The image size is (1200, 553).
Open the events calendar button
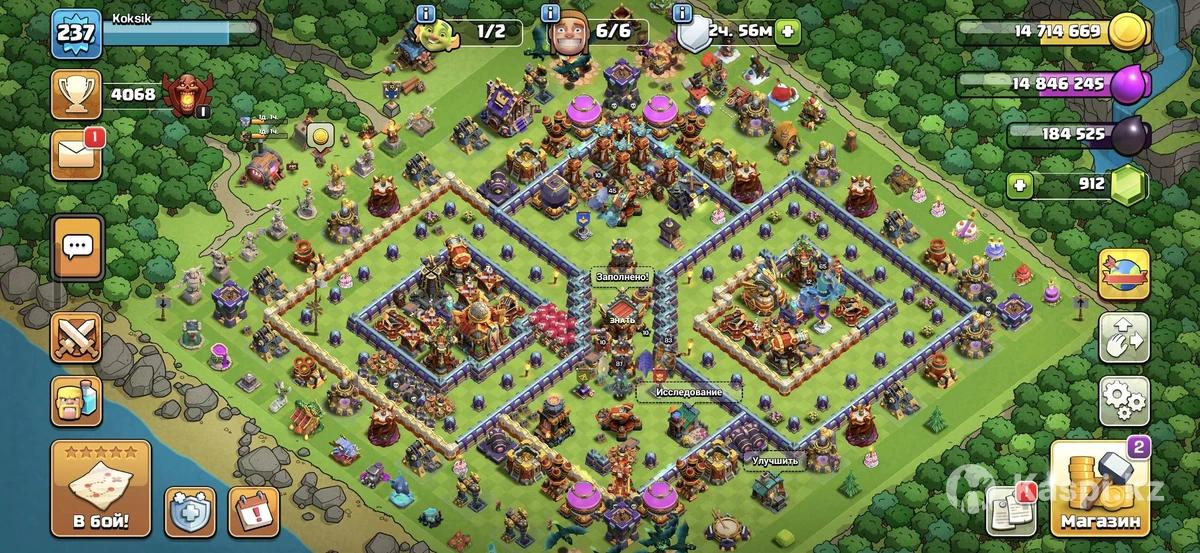point(253,512)
